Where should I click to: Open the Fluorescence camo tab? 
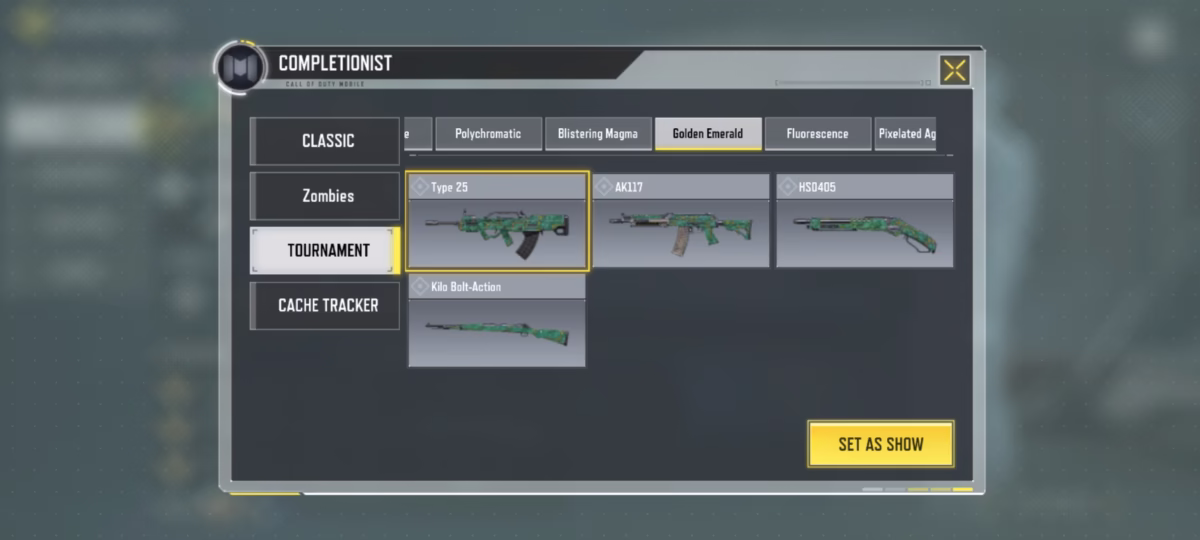(x=817, y=134)
